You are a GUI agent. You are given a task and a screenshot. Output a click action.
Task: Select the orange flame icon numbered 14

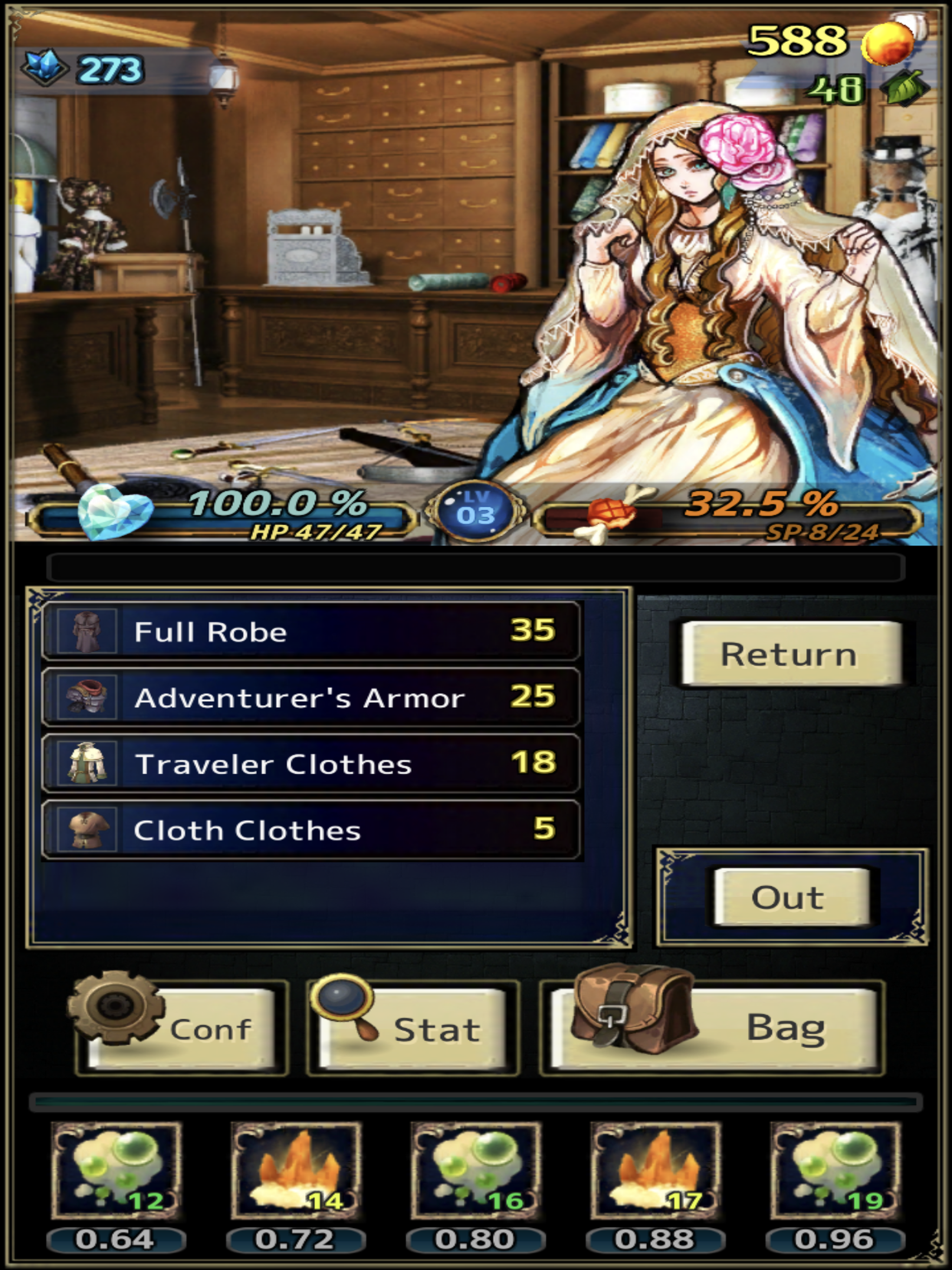pyautogui.click(x=296, y=1170)
